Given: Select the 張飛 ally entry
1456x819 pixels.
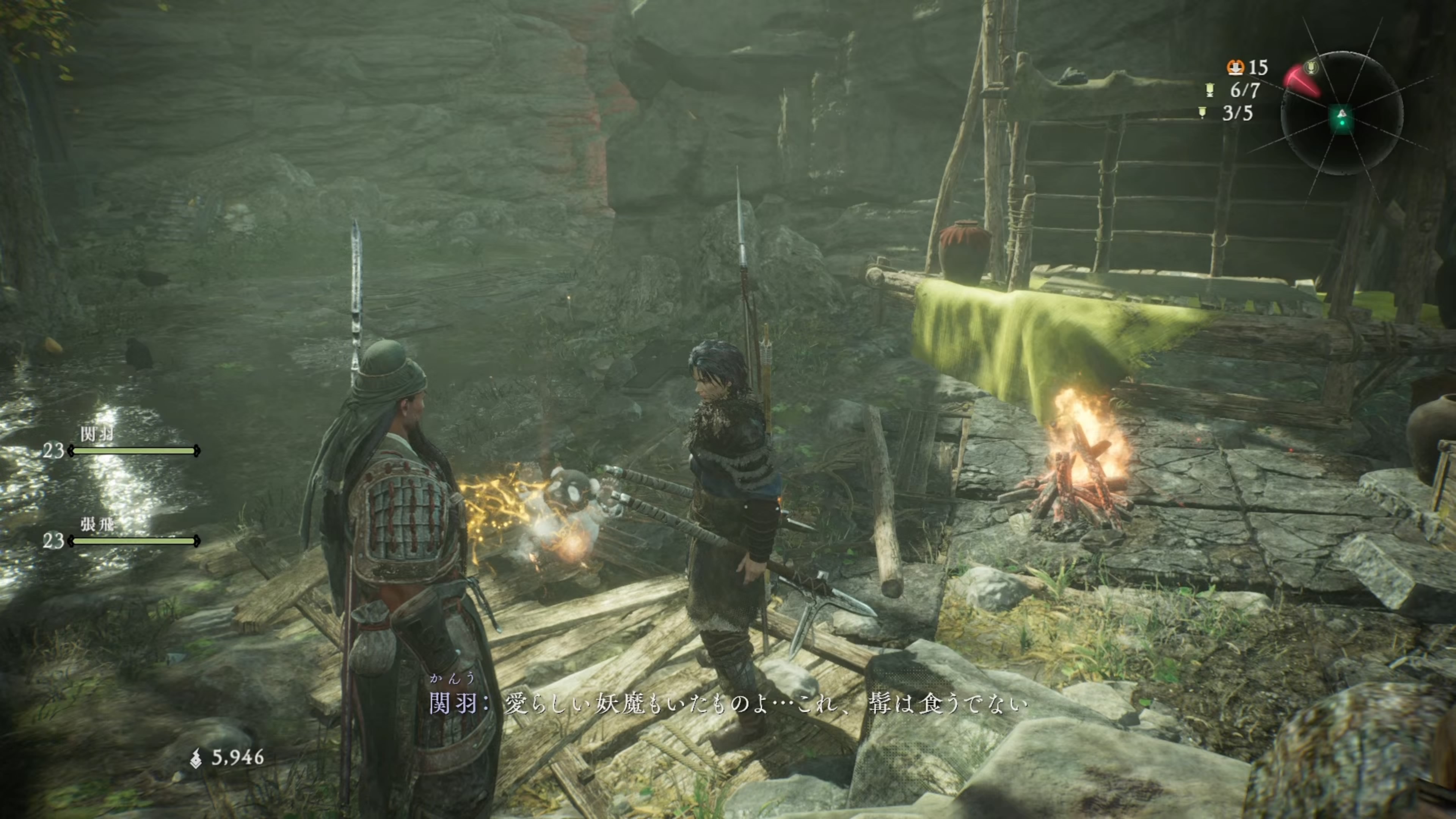Looking at the screenshot, I should 122,533.
